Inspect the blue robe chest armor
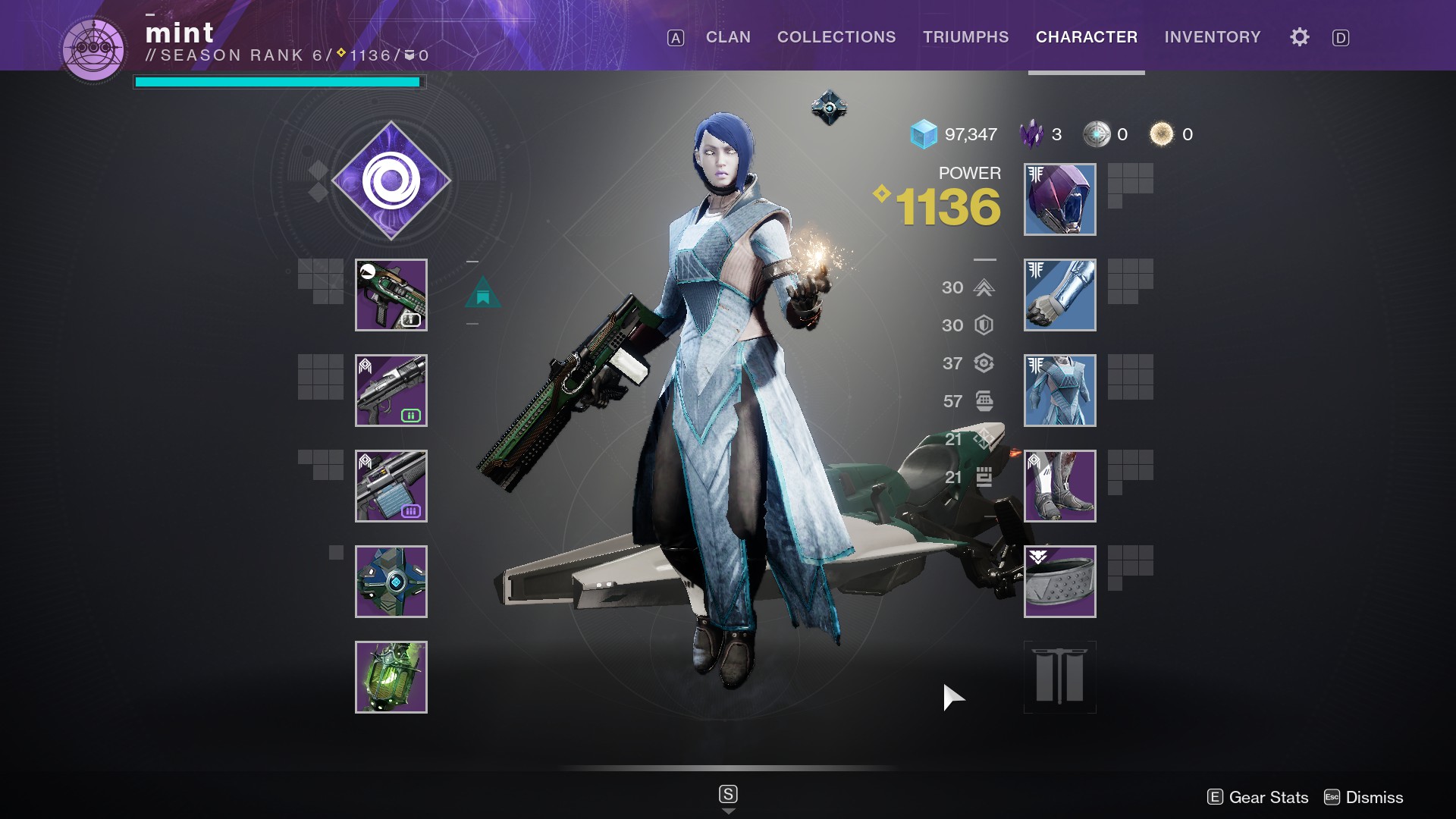Screen dimensions: 1456x819 tap(1059, 391)
